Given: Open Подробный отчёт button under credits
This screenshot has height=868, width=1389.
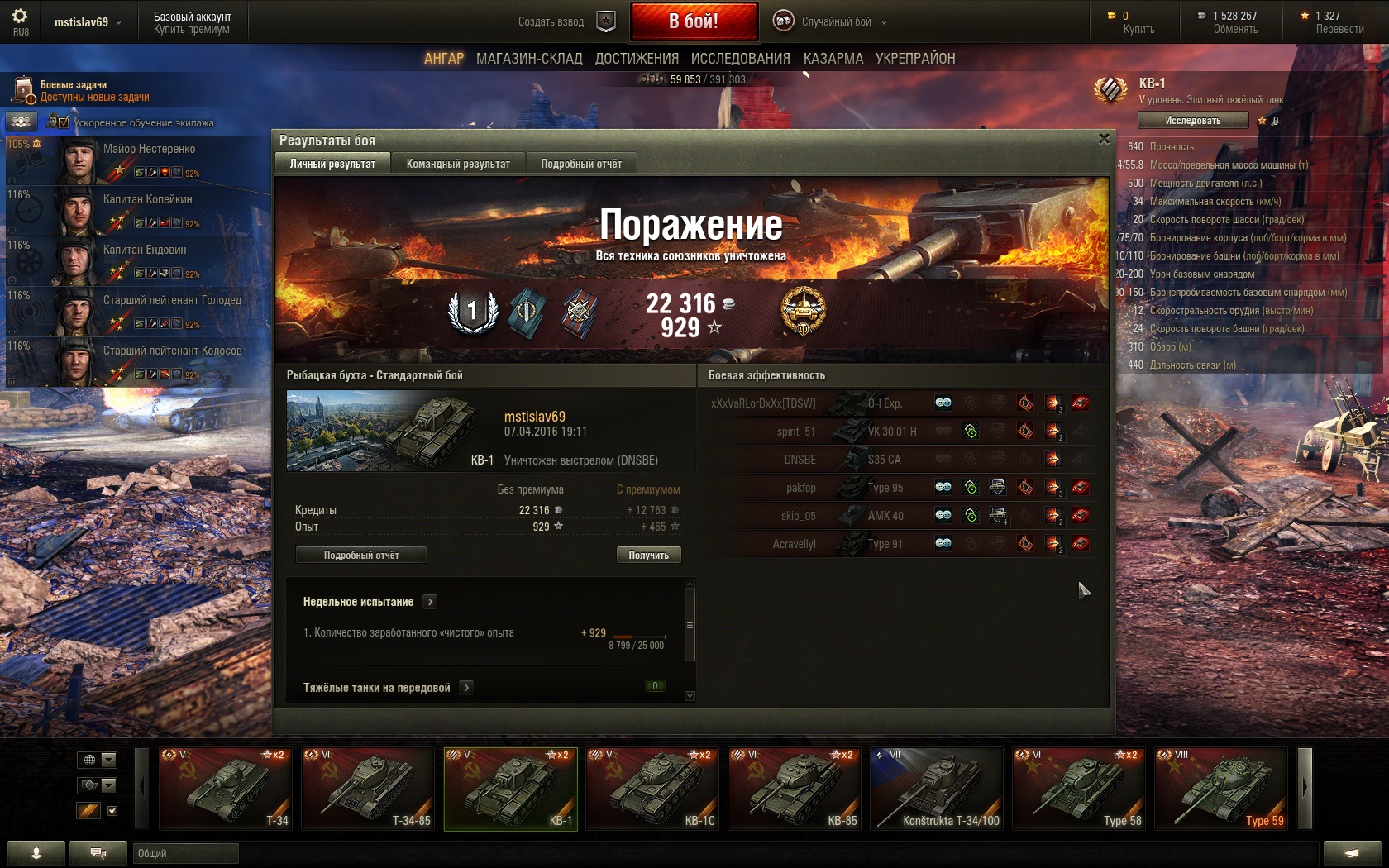Looking at the screenshot, I should point(361,555).
